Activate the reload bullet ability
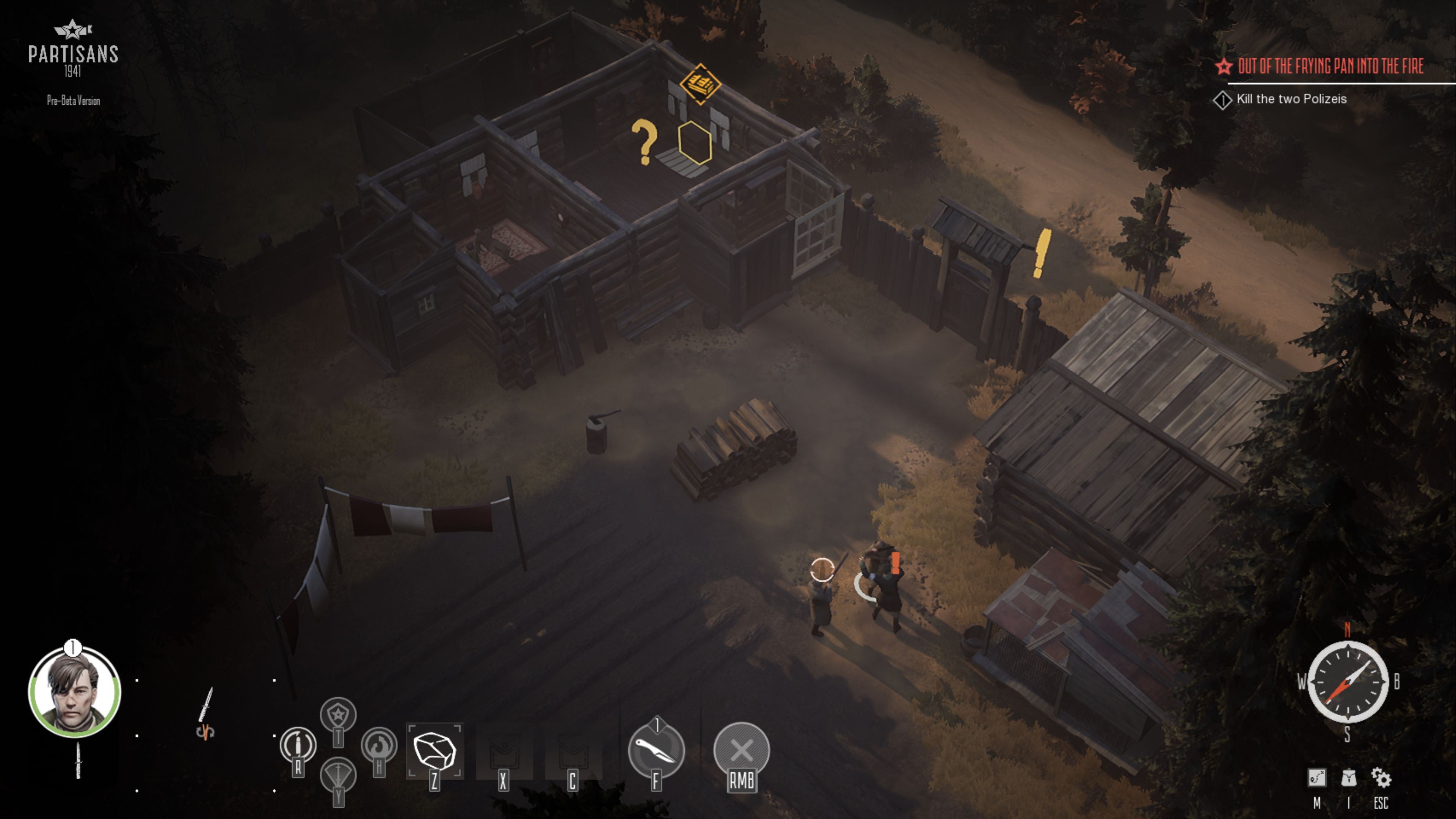Image resolution: width=1456 pixels, height=819 pixels. tap(298, 745)
